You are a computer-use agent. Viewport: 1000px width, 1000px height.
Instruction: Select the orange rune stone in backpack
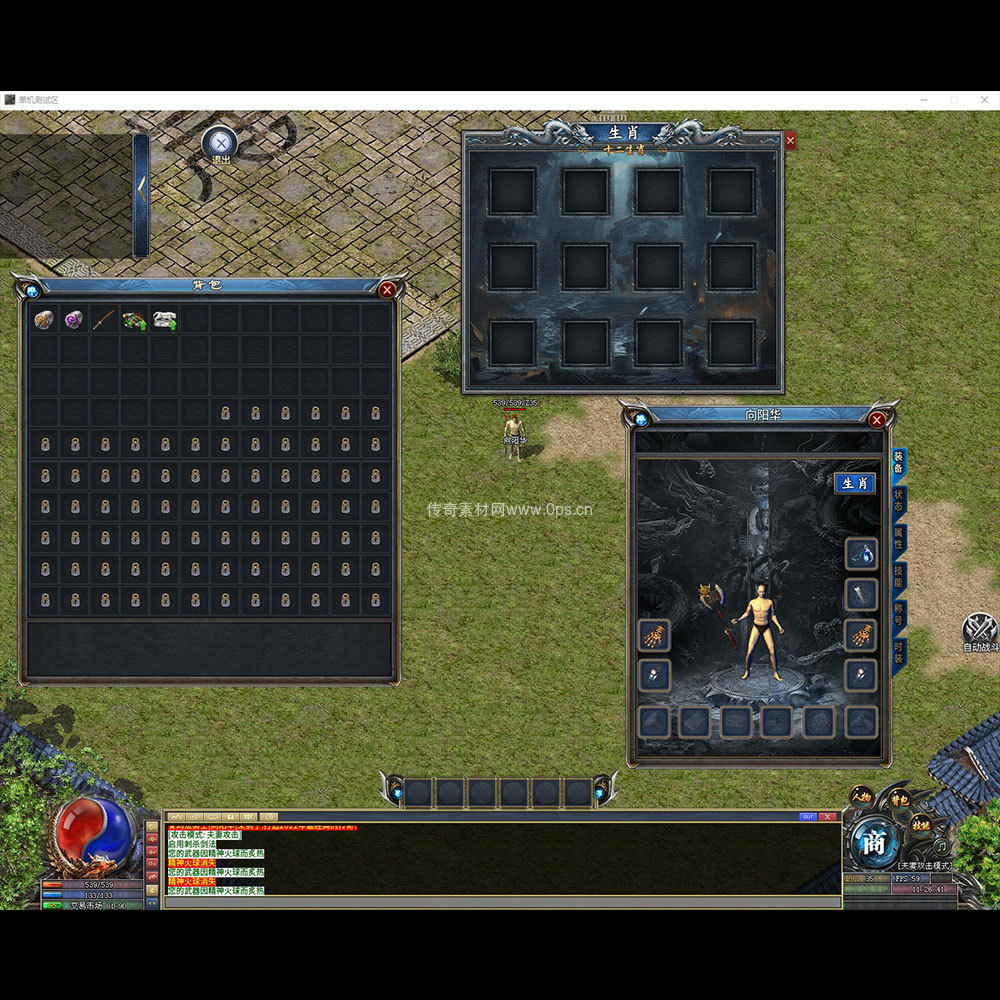pos(44,320)
